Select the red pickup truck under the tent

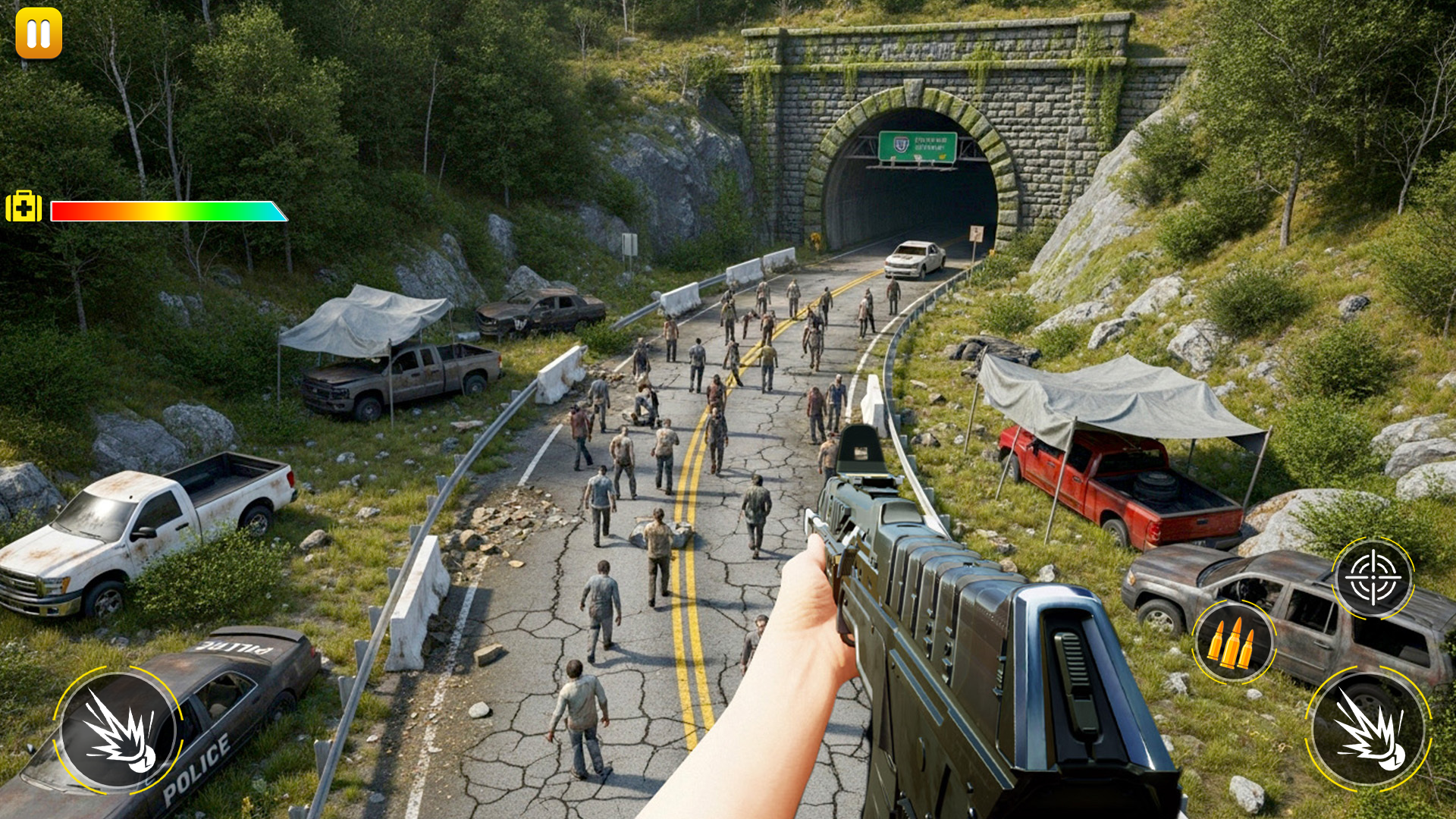pos(1092,478)
